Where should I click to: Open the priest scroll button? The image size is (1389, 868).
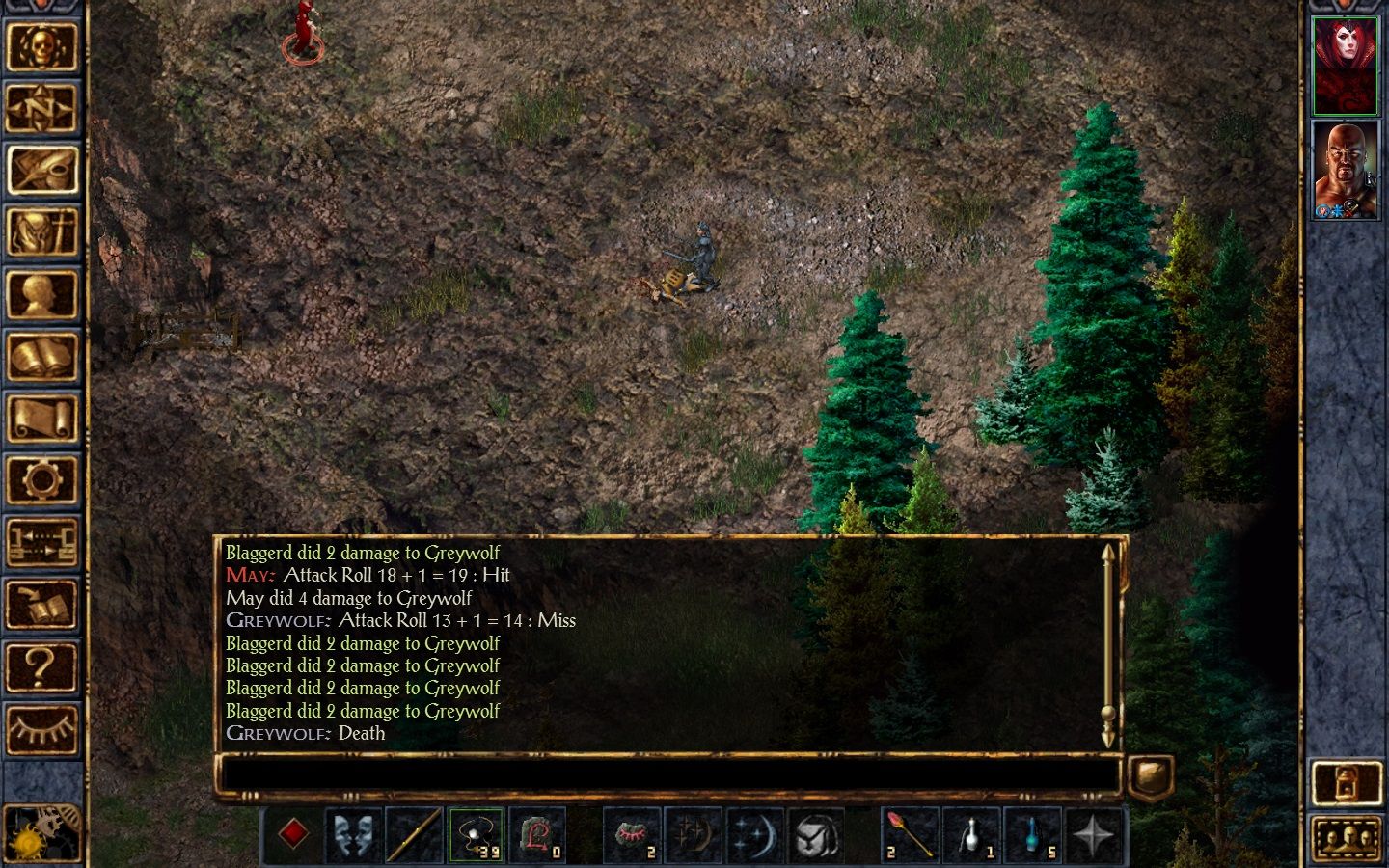41,419
